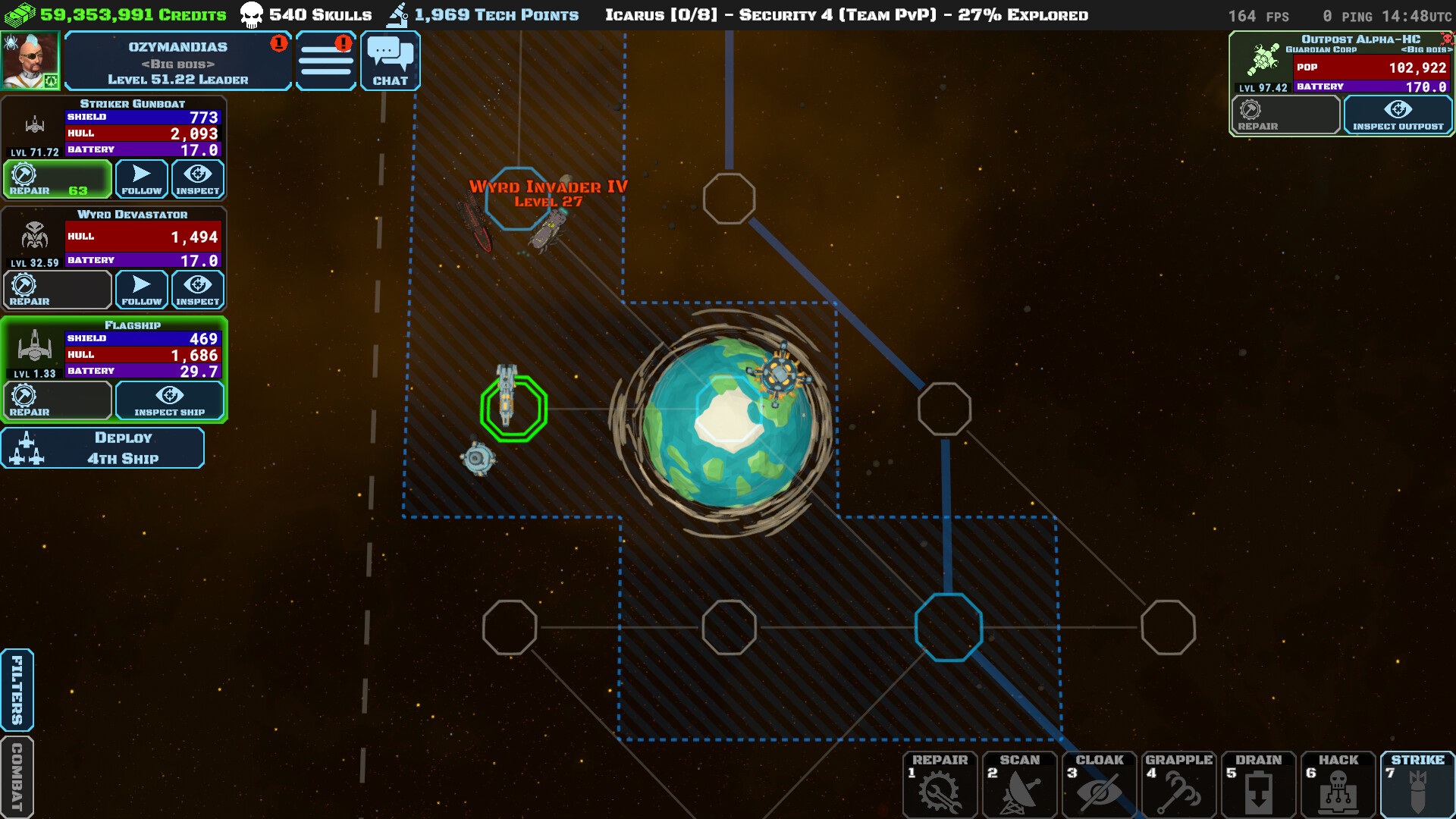Click Inspect Outpost for Outpost Alpha-HC
Image resolution: width=1456 pixels, height=819 pixels.
(1398, 115)
